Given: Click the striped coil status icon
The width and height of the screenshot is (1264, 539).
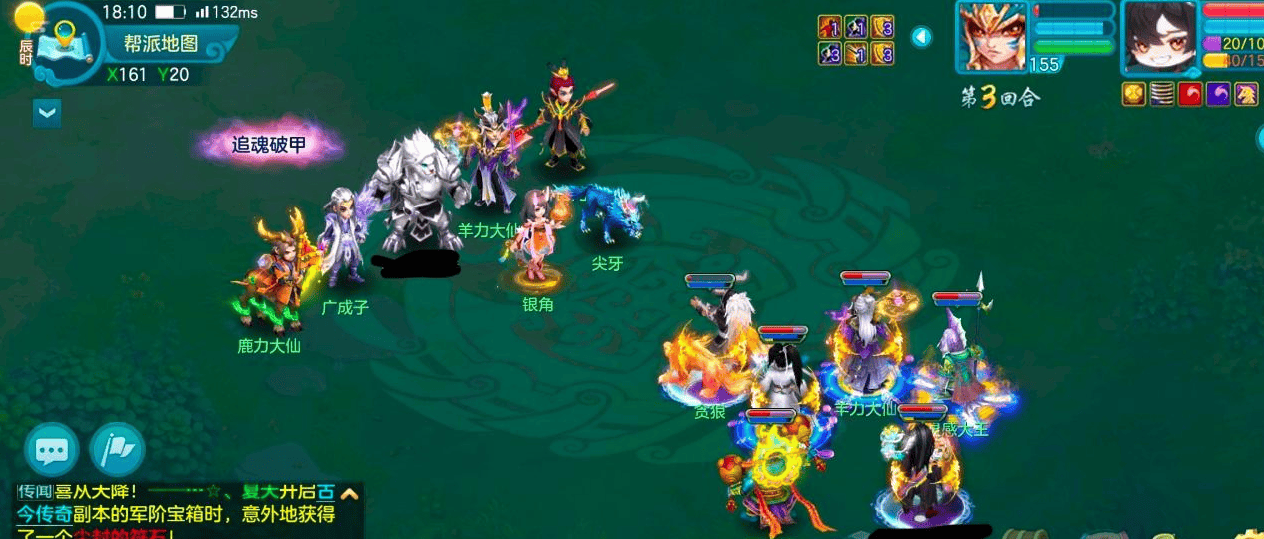Looking at the screenshot, I should [1162, 94].
